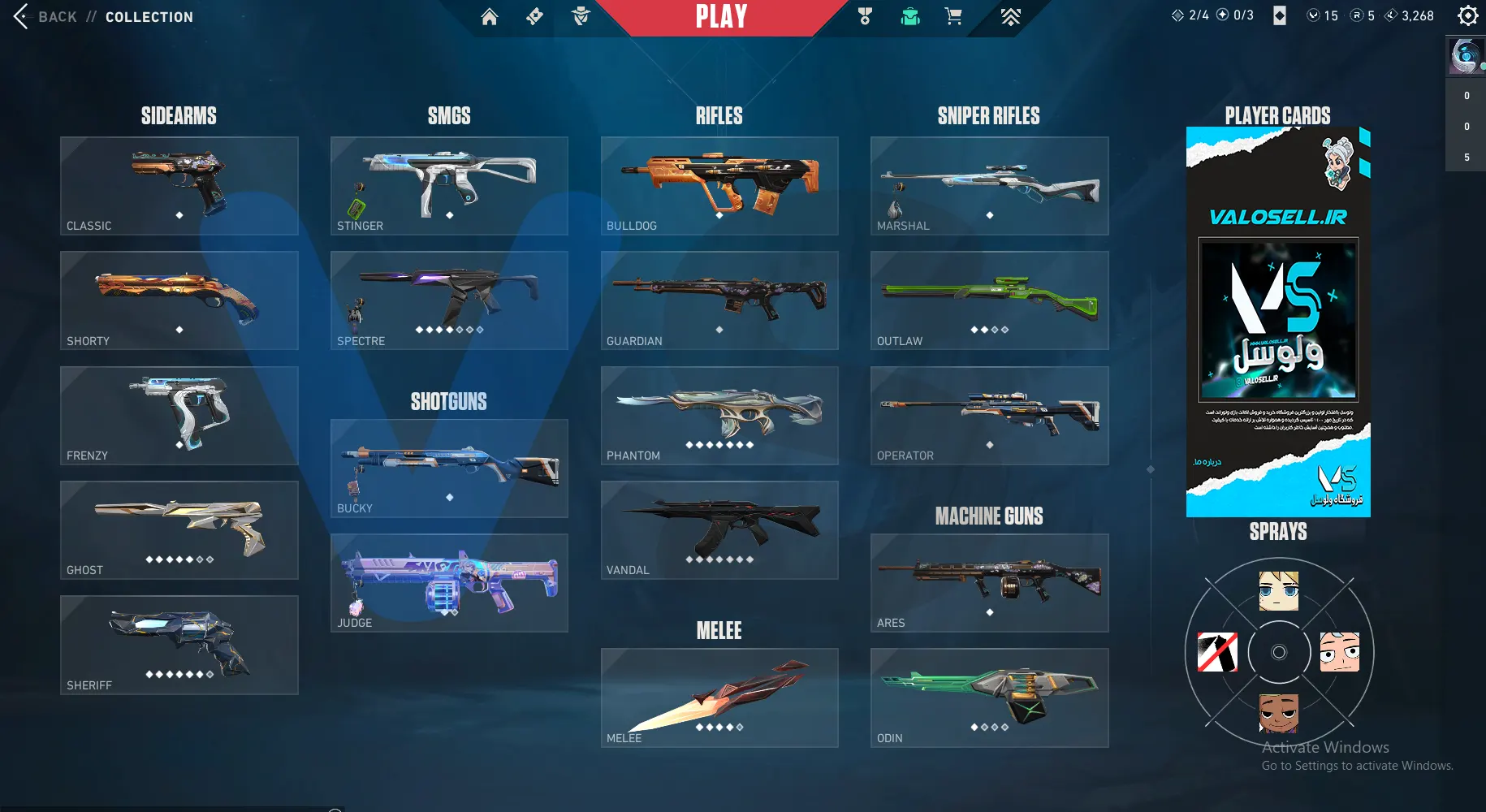Image resolution: width=1486 pixels, height=812 pixels.
Task: Select the Spectre SMG tile
Action: [x=449, y=300]
